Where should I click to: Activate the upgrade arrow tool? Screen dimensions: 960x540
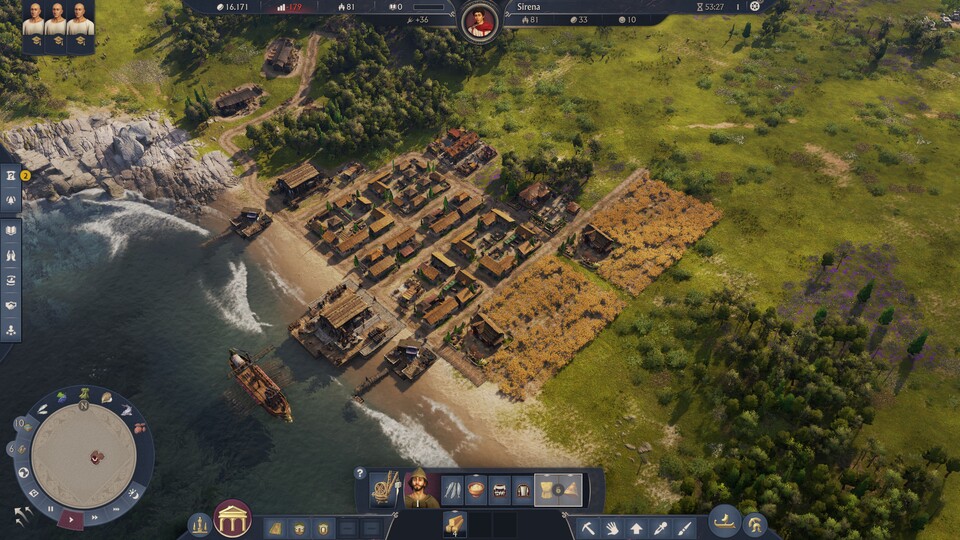[x=636, y=527]
